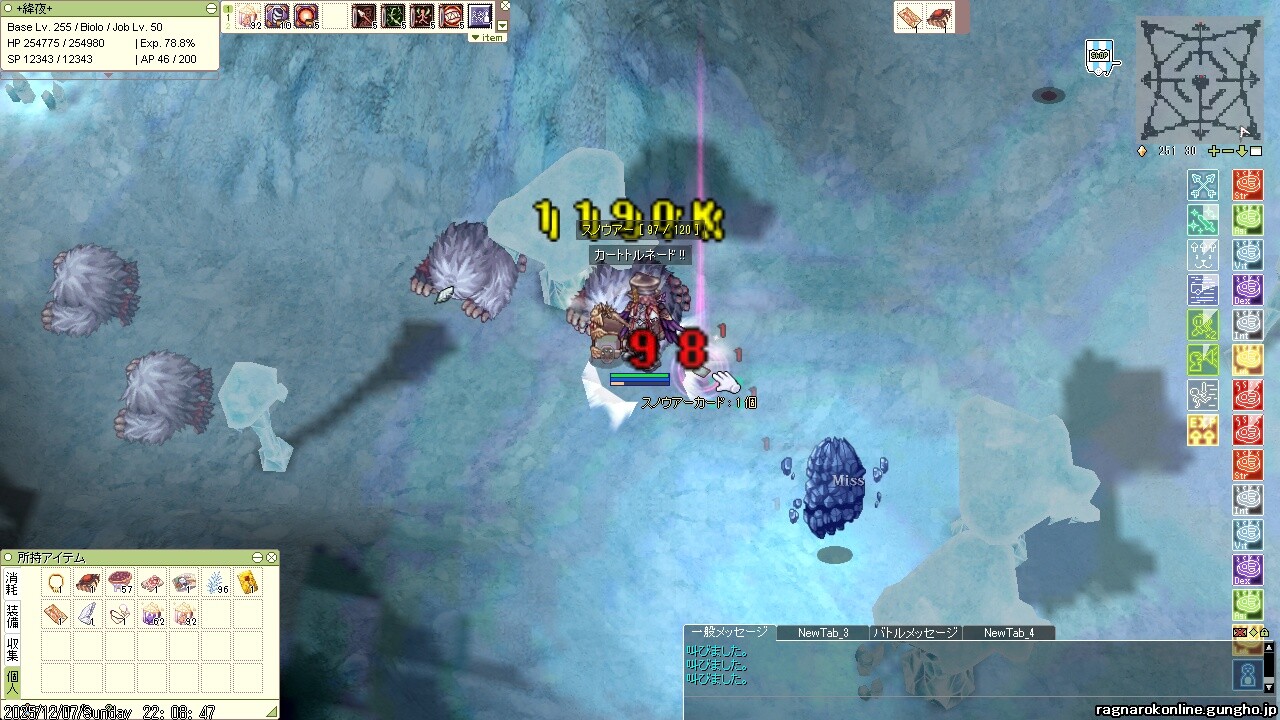Screen dimensions: 1280x720
Task: Close the skill hotbar
Action: tap(505, 6)
